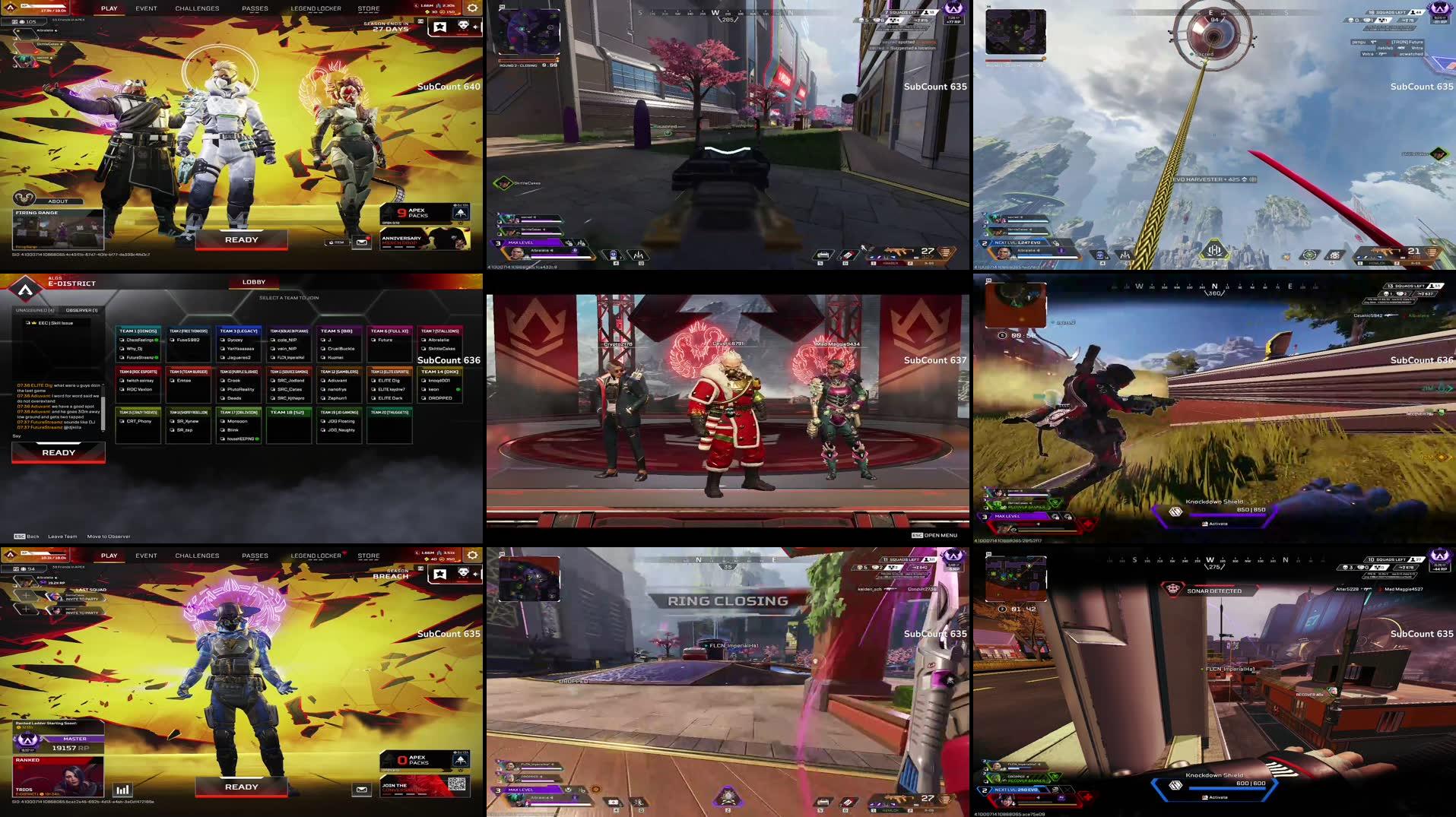
Task: View the Master rank badge panel
Action: 58,742
